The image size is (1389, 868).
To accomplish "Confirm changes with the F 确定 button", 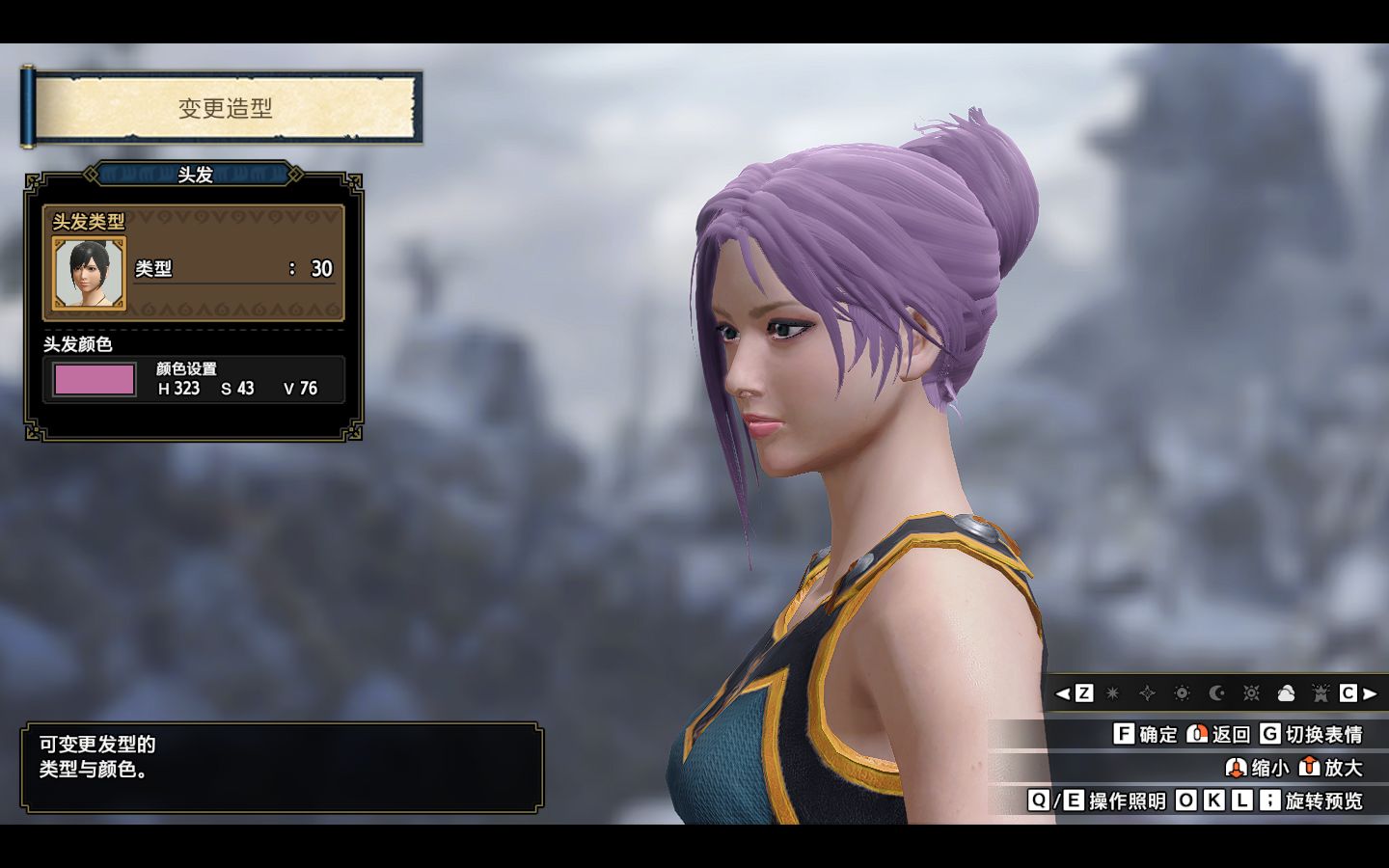I will pos(1125,735).
